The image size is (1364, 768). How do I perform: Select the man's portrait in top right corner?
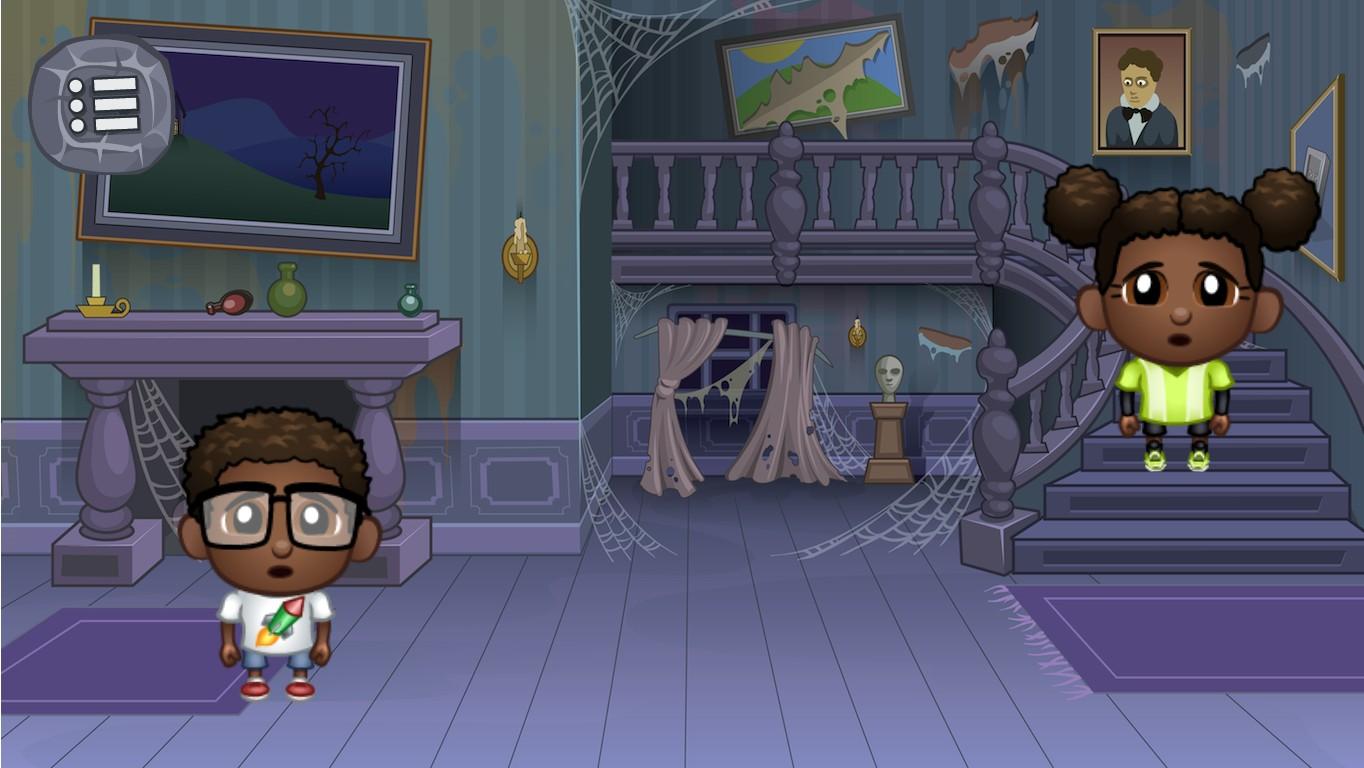(x=1140, y=90)
